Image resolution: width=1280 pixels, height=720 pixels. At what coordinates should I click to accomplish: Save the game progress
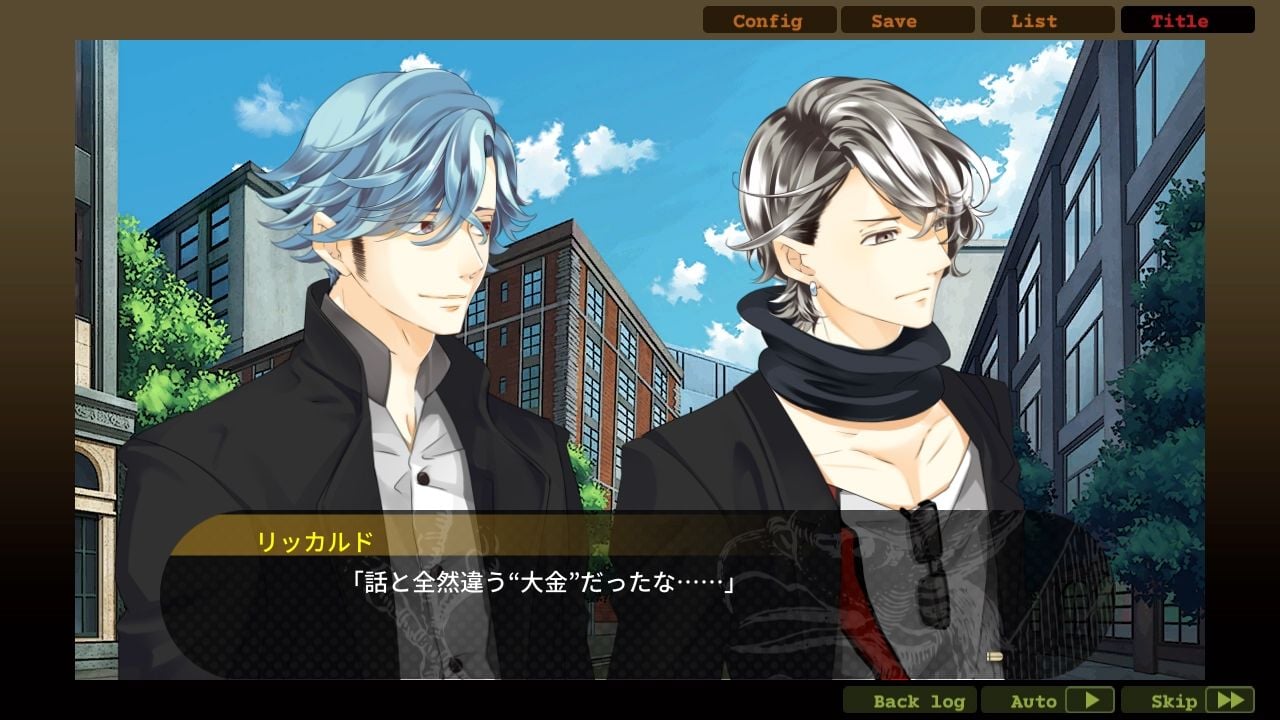pos(907,20)
